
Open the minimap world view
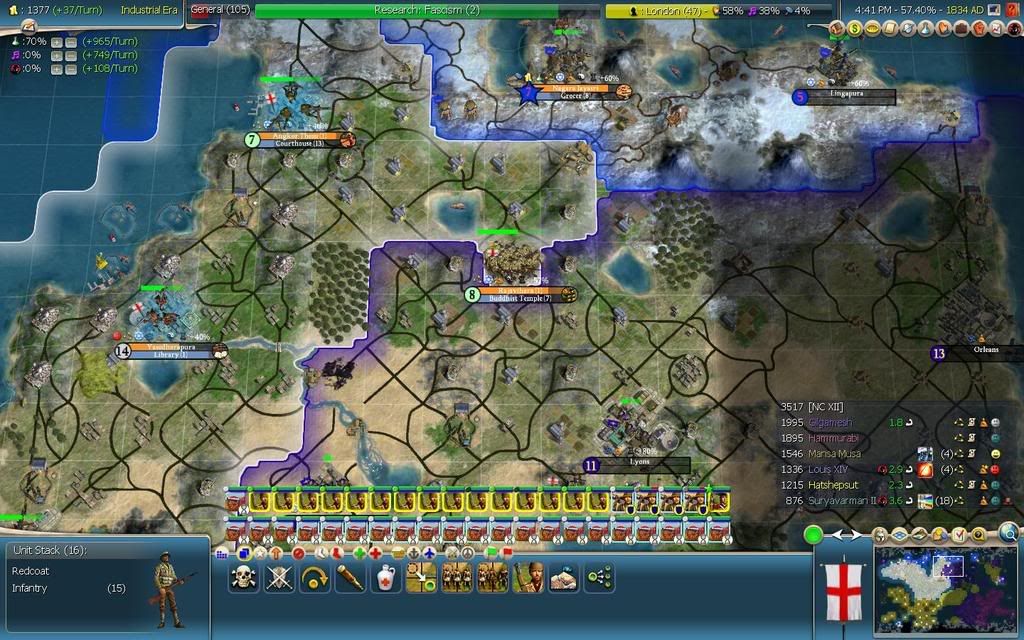click(945, 589)
